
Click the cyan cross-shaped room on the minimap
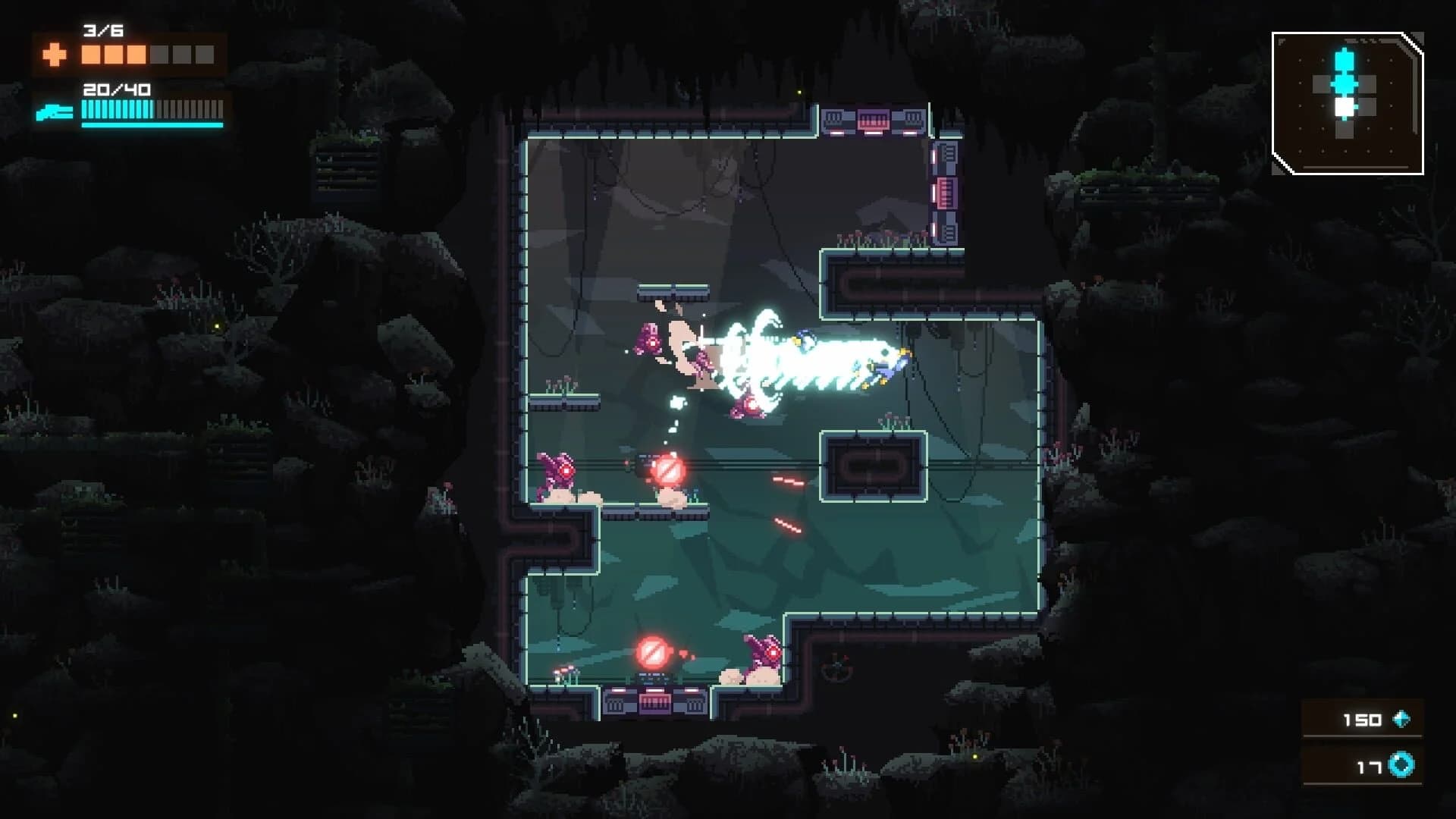(x=1344, y=83)
